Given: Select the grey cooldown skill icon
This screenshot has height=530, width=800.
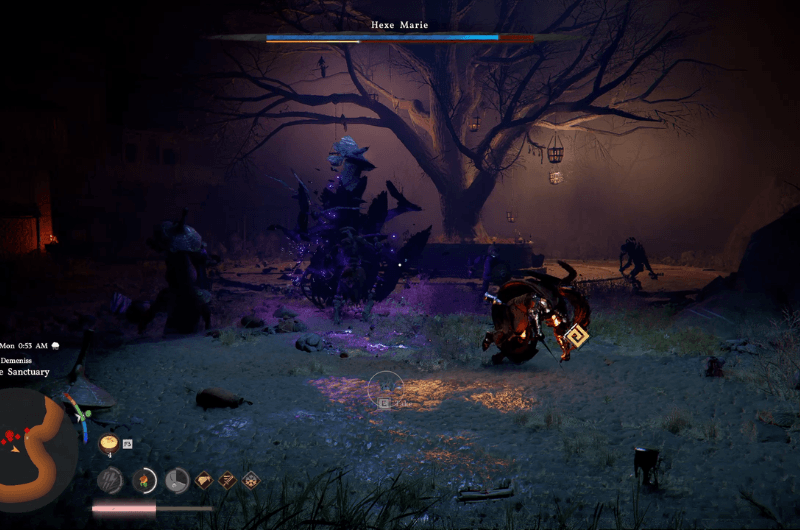Looking at the screenshot, I should [x=177, y=480].
